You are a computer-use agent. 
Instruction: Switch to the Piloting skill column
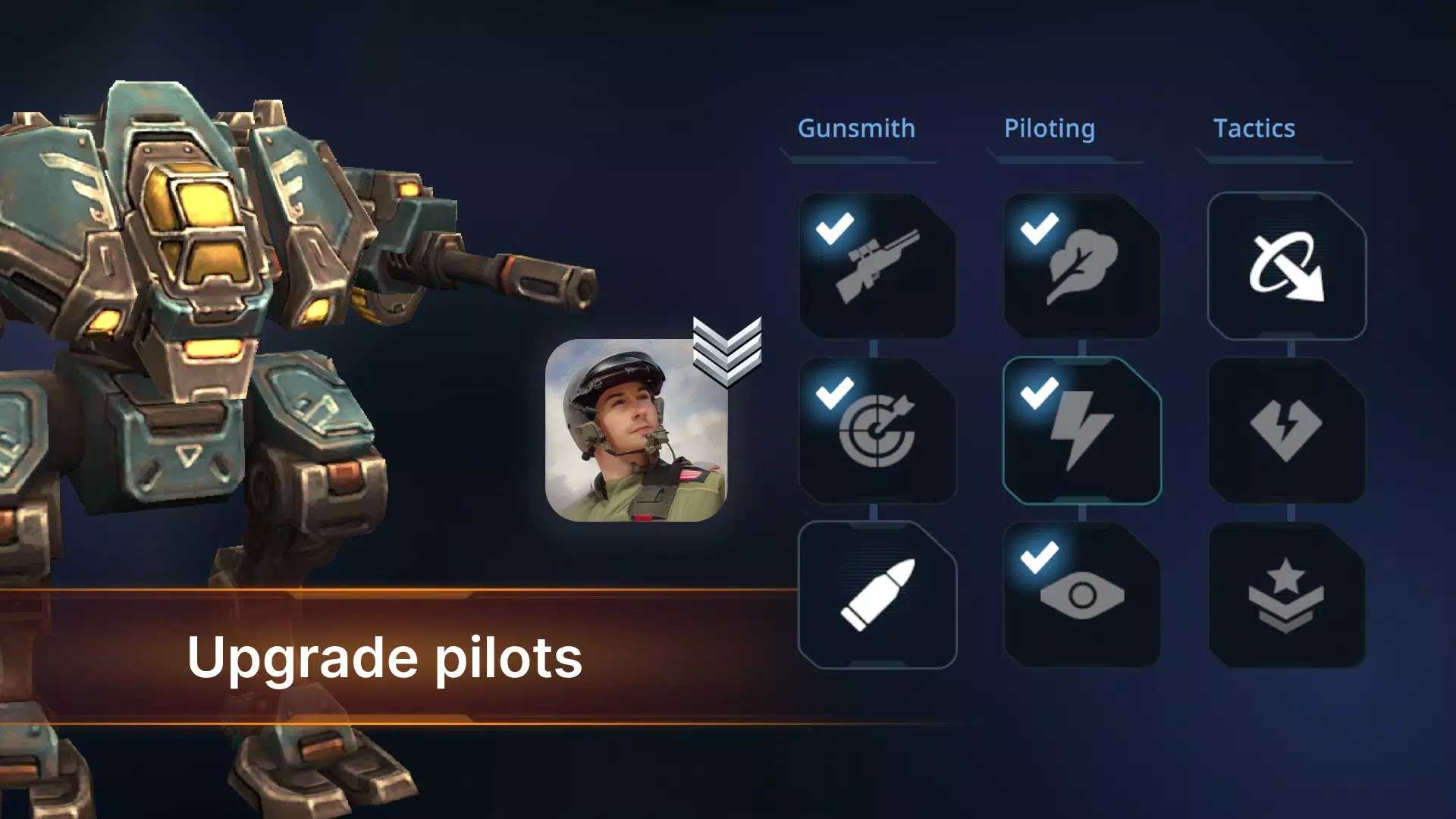click(x=1050, y=129)
